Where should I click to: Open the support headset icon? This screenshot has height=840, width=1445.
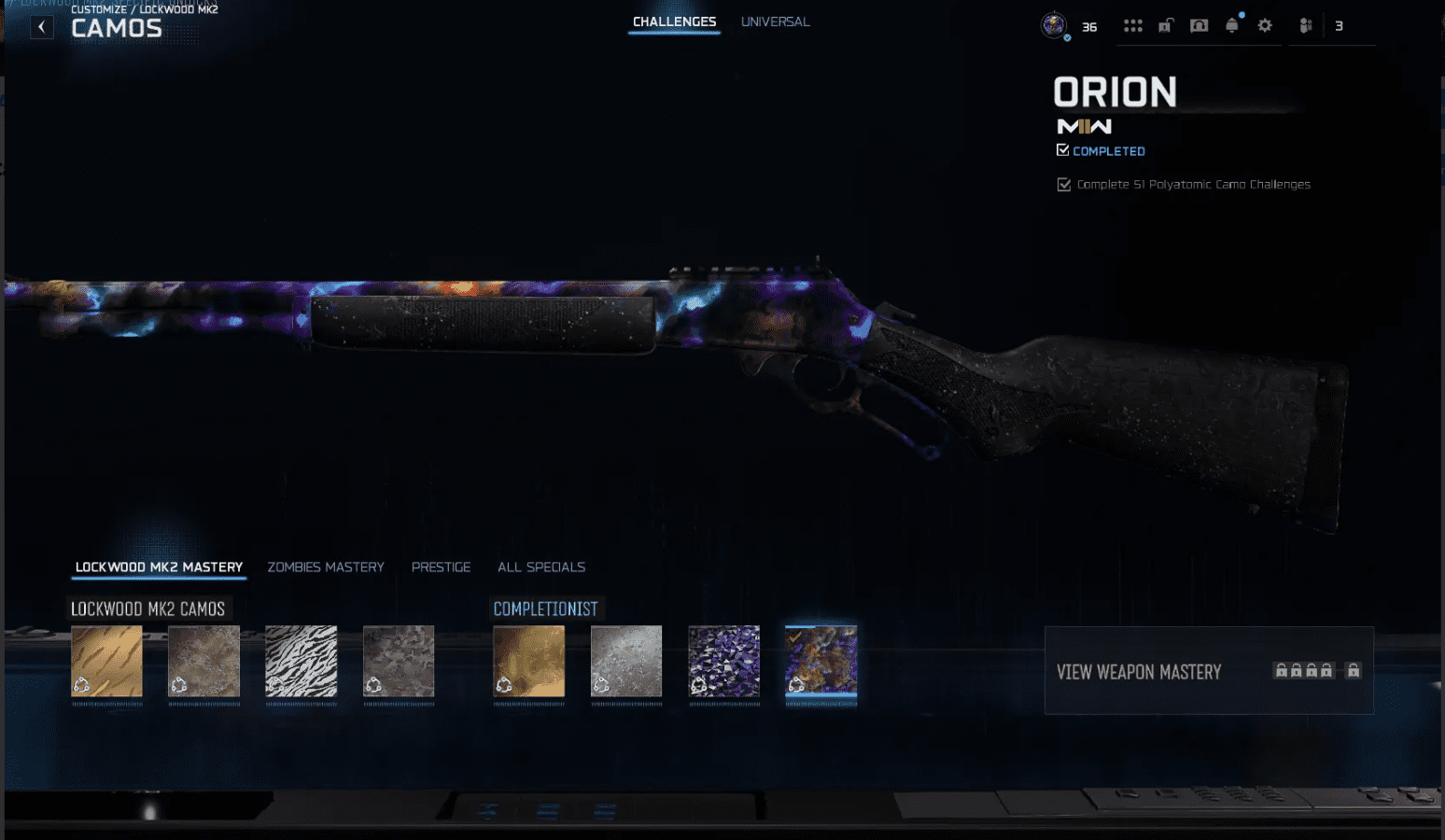[x=1198, y=25]
